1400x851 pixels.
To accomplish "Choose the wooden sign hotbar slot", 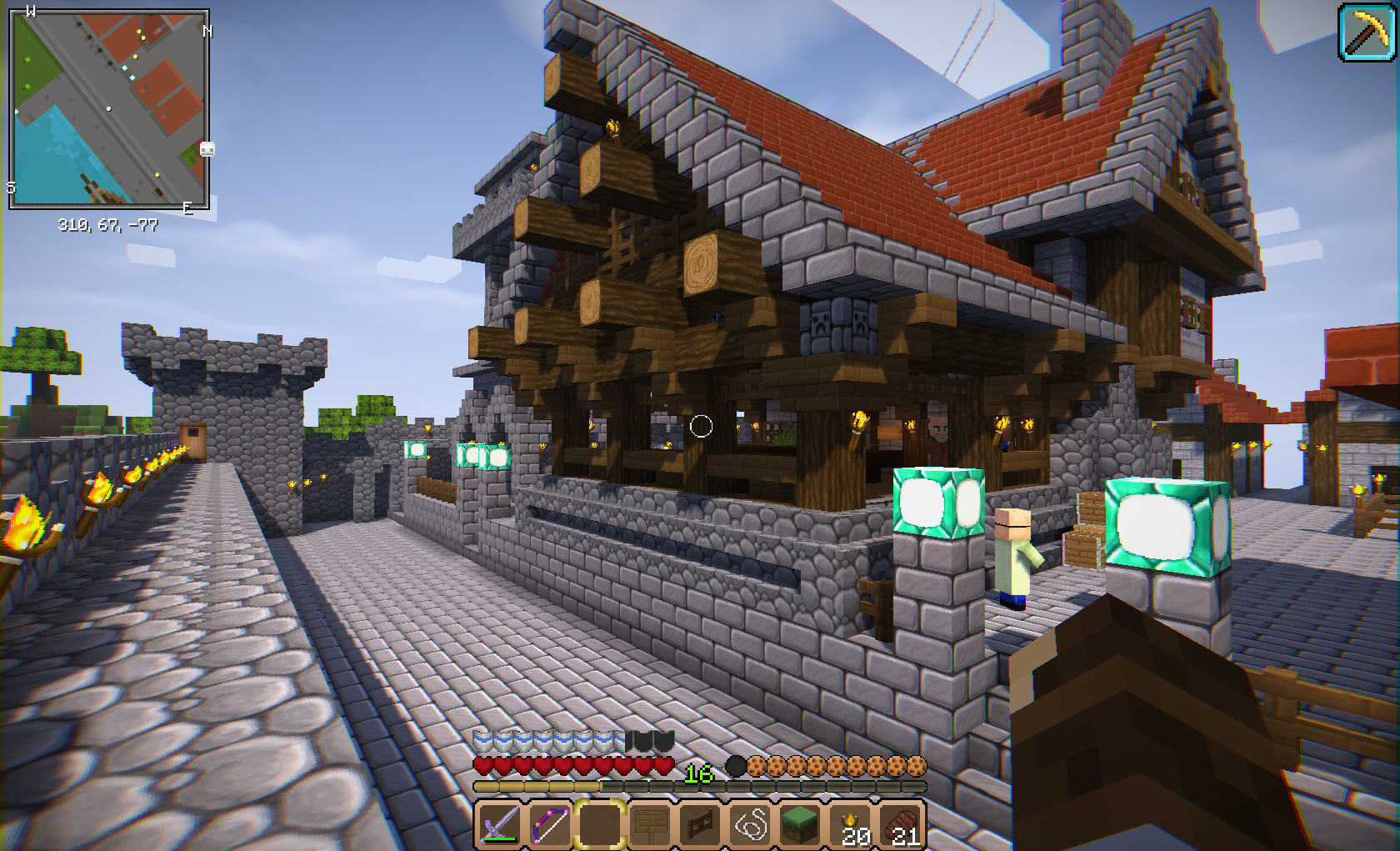I will point(651,825).
